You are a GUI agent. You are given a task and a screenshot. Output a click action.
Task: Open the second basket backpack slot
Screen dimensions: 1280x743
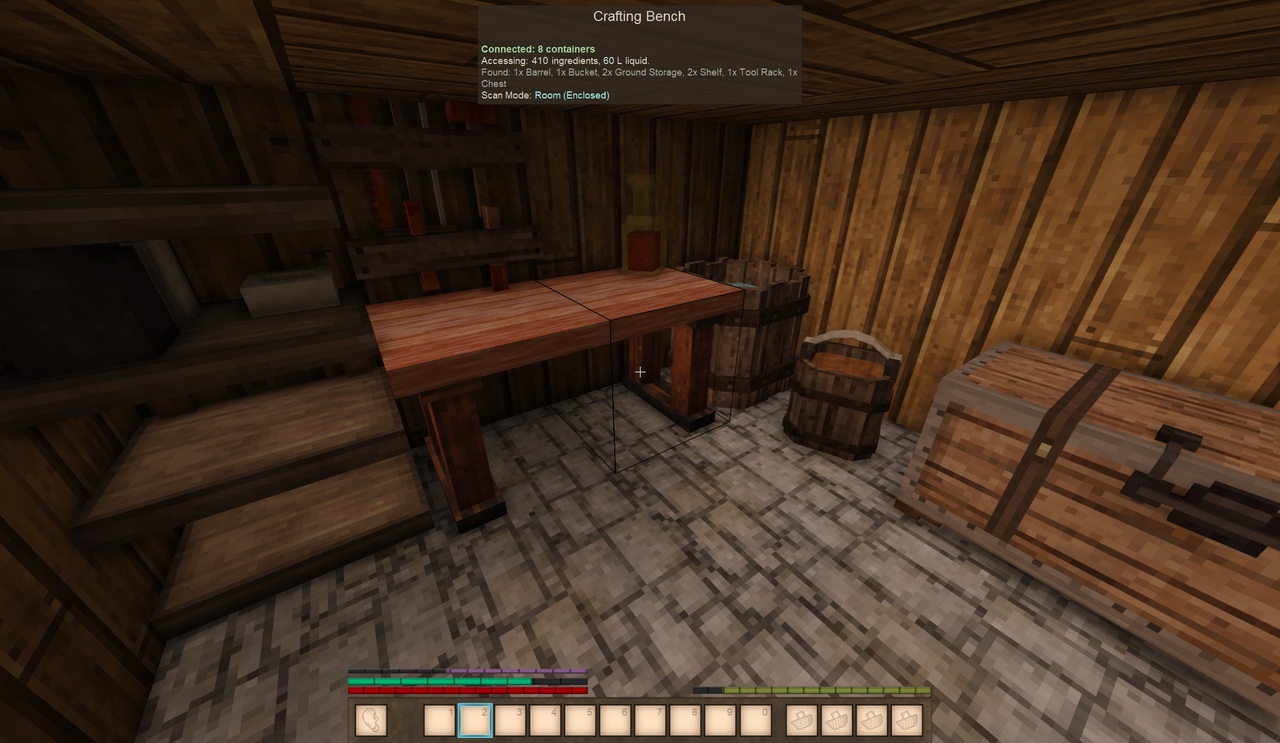(836, 721)
